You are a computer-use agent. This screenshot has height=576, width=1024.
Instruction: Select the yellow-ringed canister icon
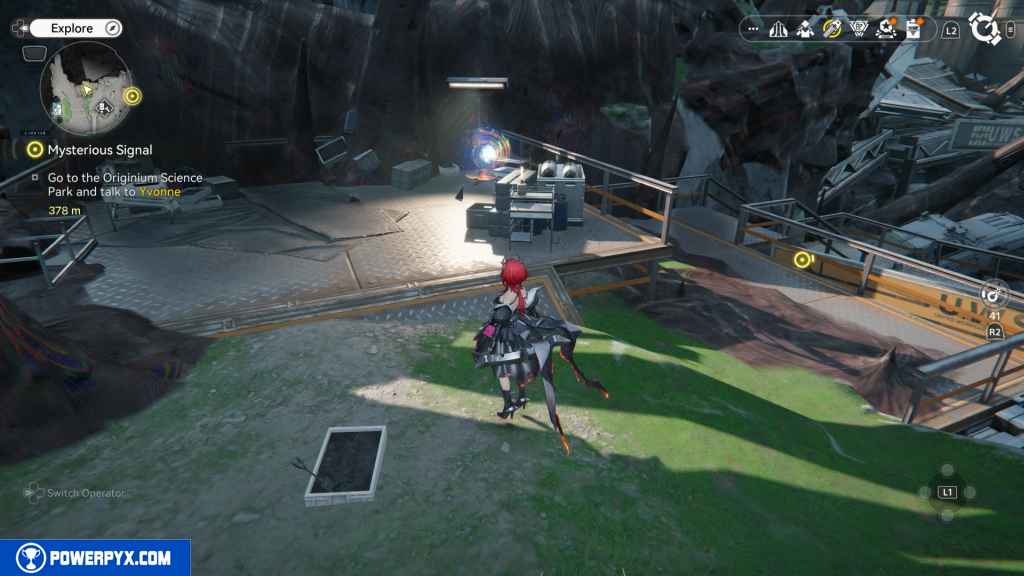click(832, 30)
